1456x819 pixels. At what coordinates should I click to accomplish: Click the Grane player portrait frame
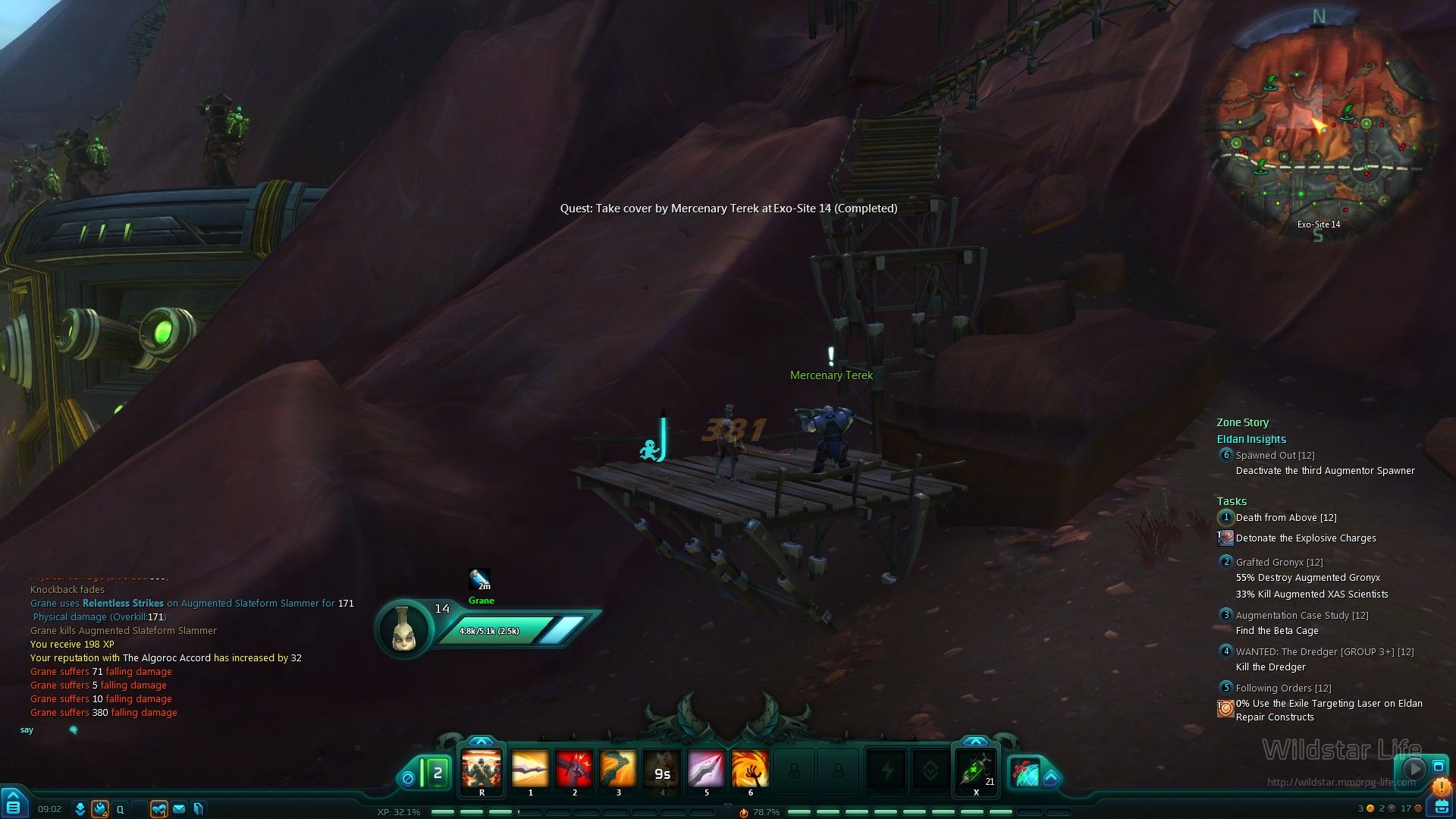[403, 629]
